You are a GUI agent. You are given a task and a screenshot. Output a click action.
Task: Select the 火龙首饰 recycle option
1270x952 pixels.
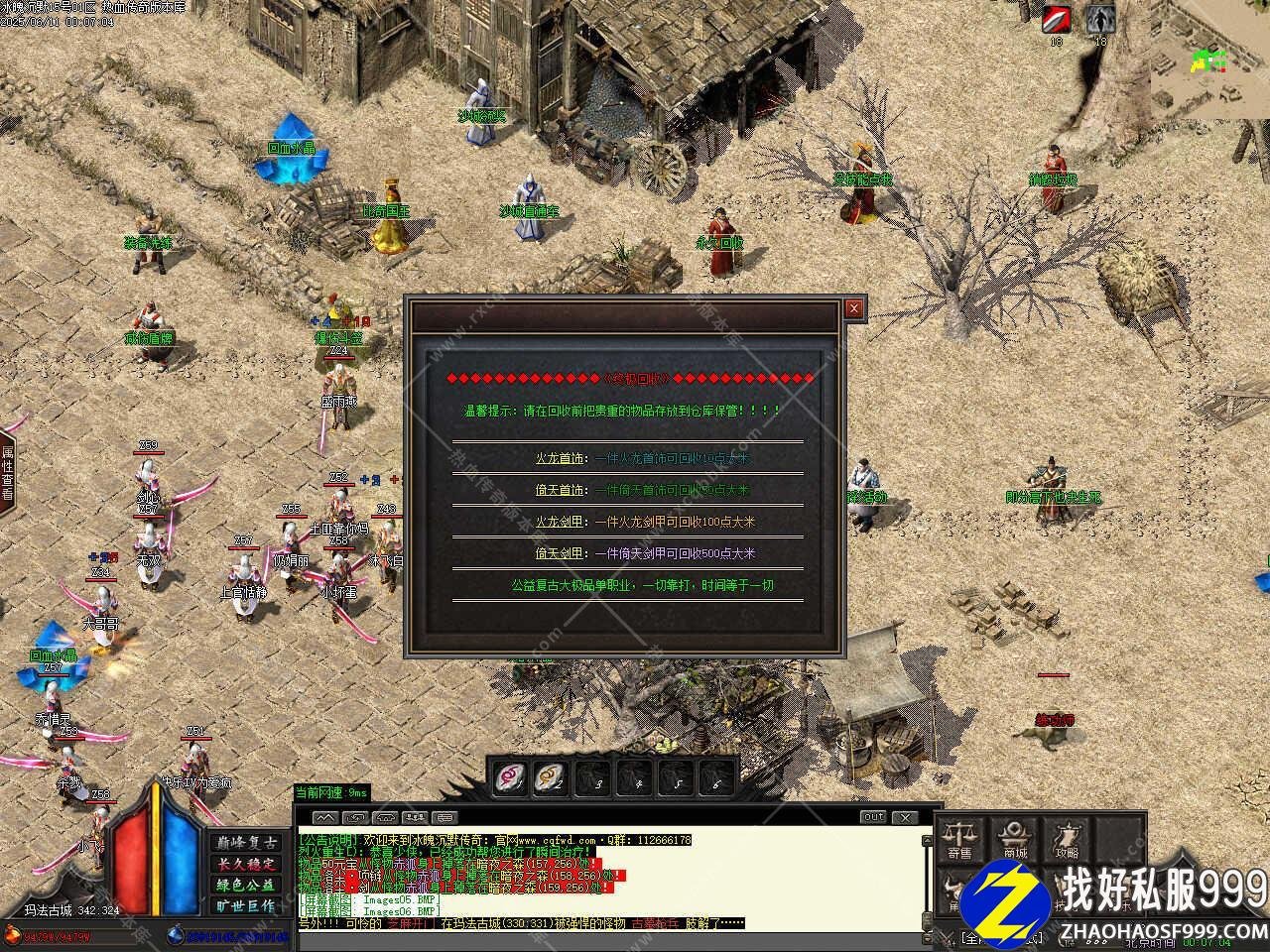[560, 459]
